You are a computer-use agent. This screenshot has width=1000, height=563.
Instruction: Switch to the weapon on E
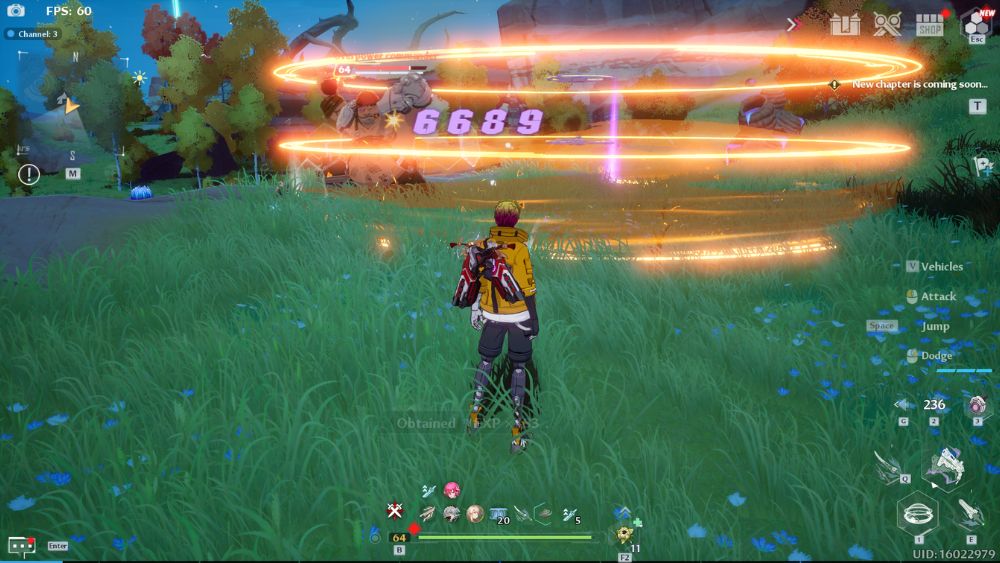(x=966, y=514)
